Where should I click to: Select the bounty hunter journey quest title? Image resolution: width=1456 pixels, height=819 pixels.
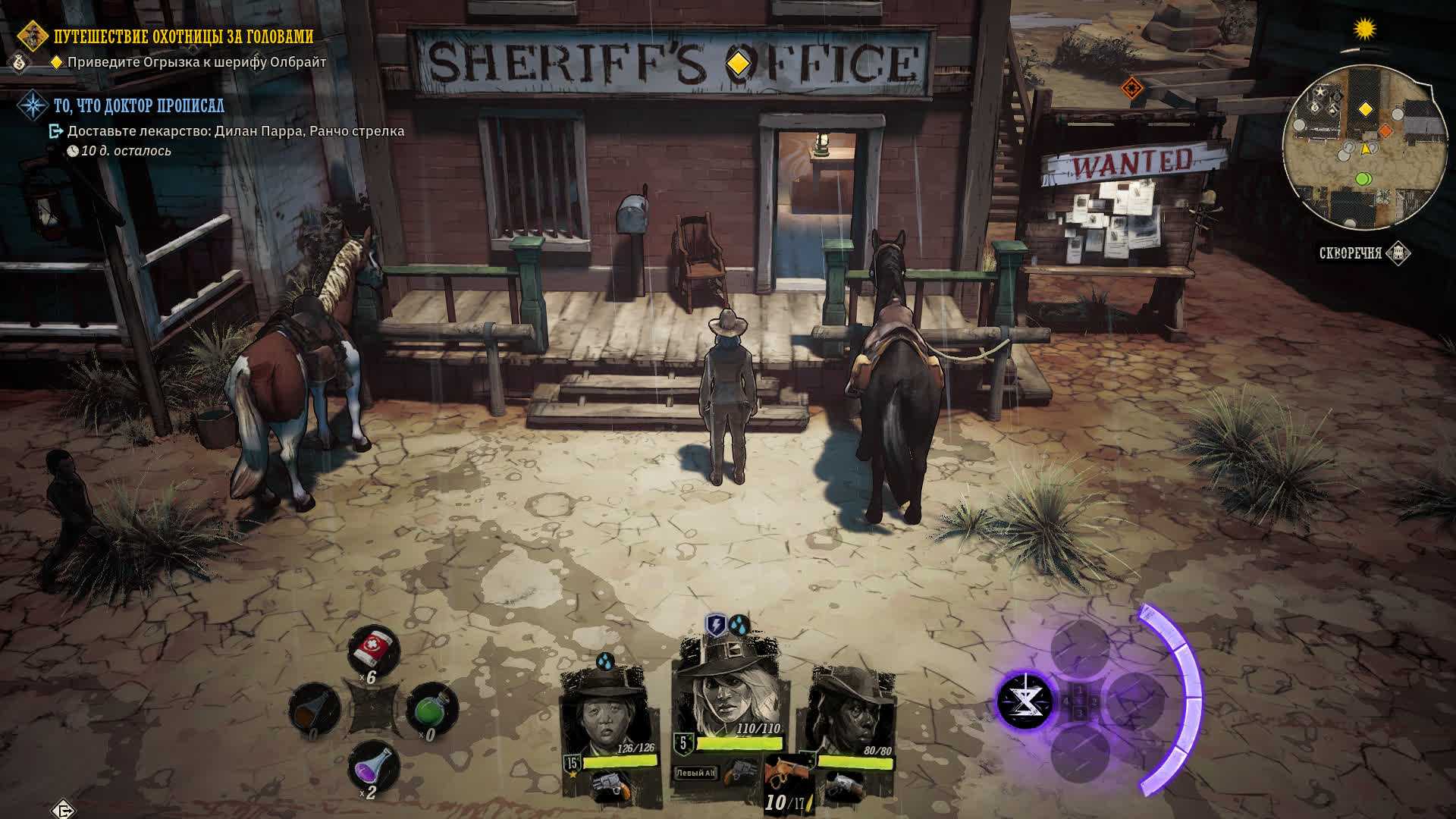coord(183,36)
